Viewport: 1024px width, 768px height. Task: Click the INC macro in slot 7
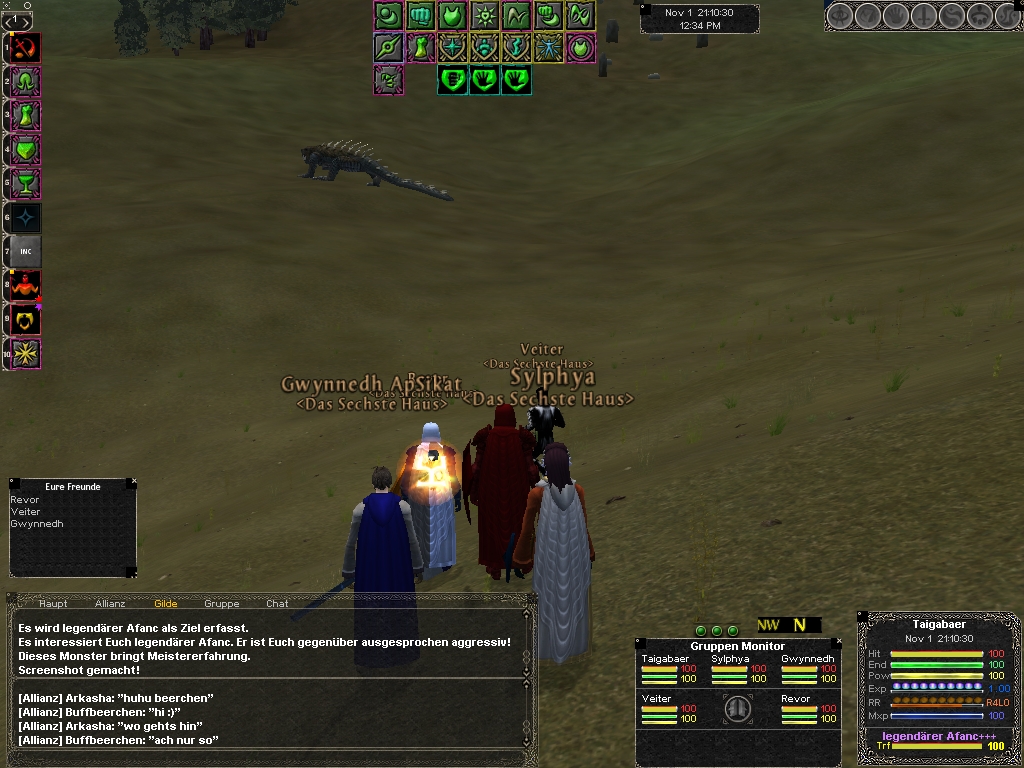coord(26,251)
